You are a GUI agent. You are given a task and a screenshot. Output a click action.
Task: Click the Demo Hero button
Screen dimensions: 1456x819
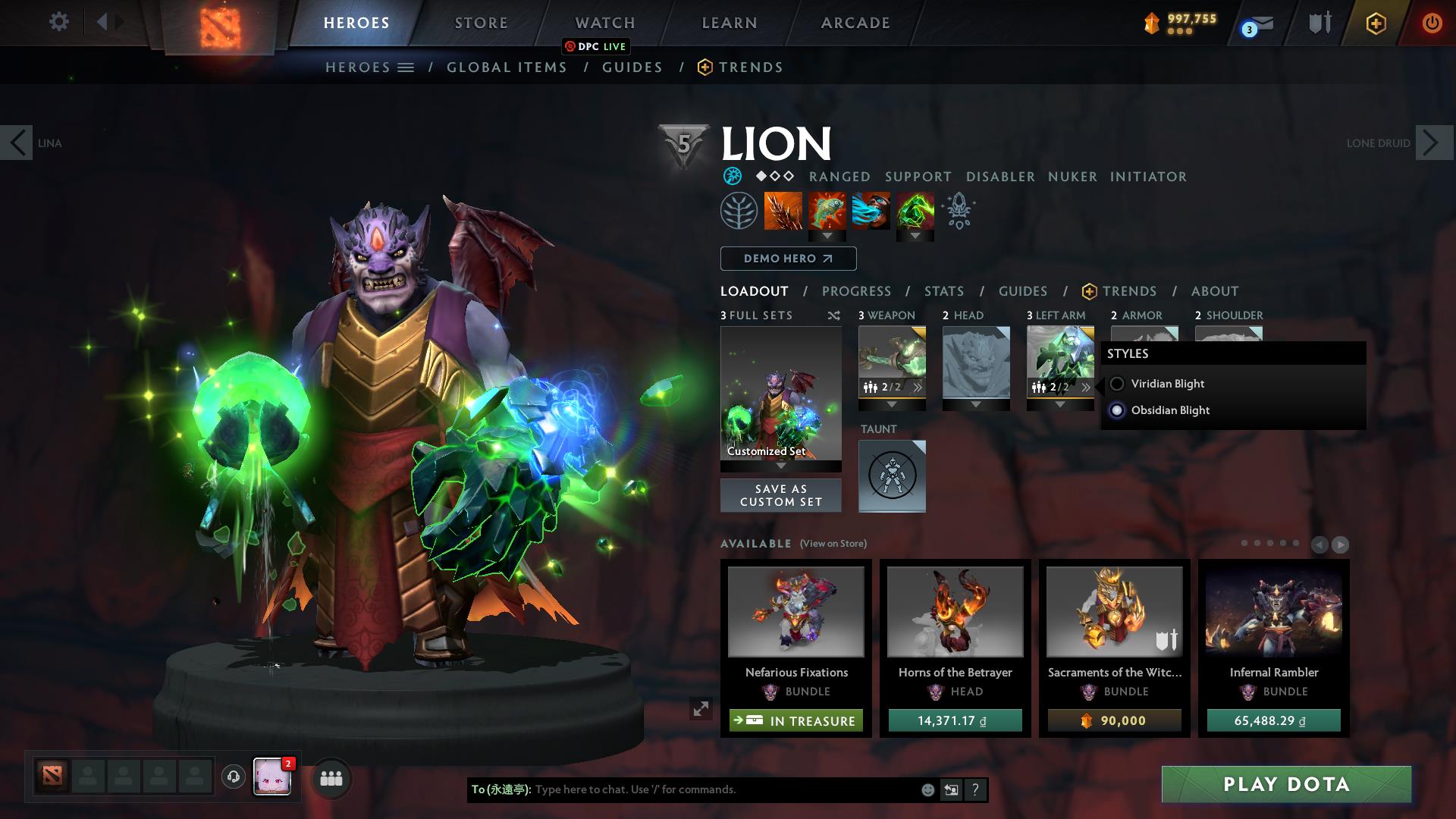[787, 259]
